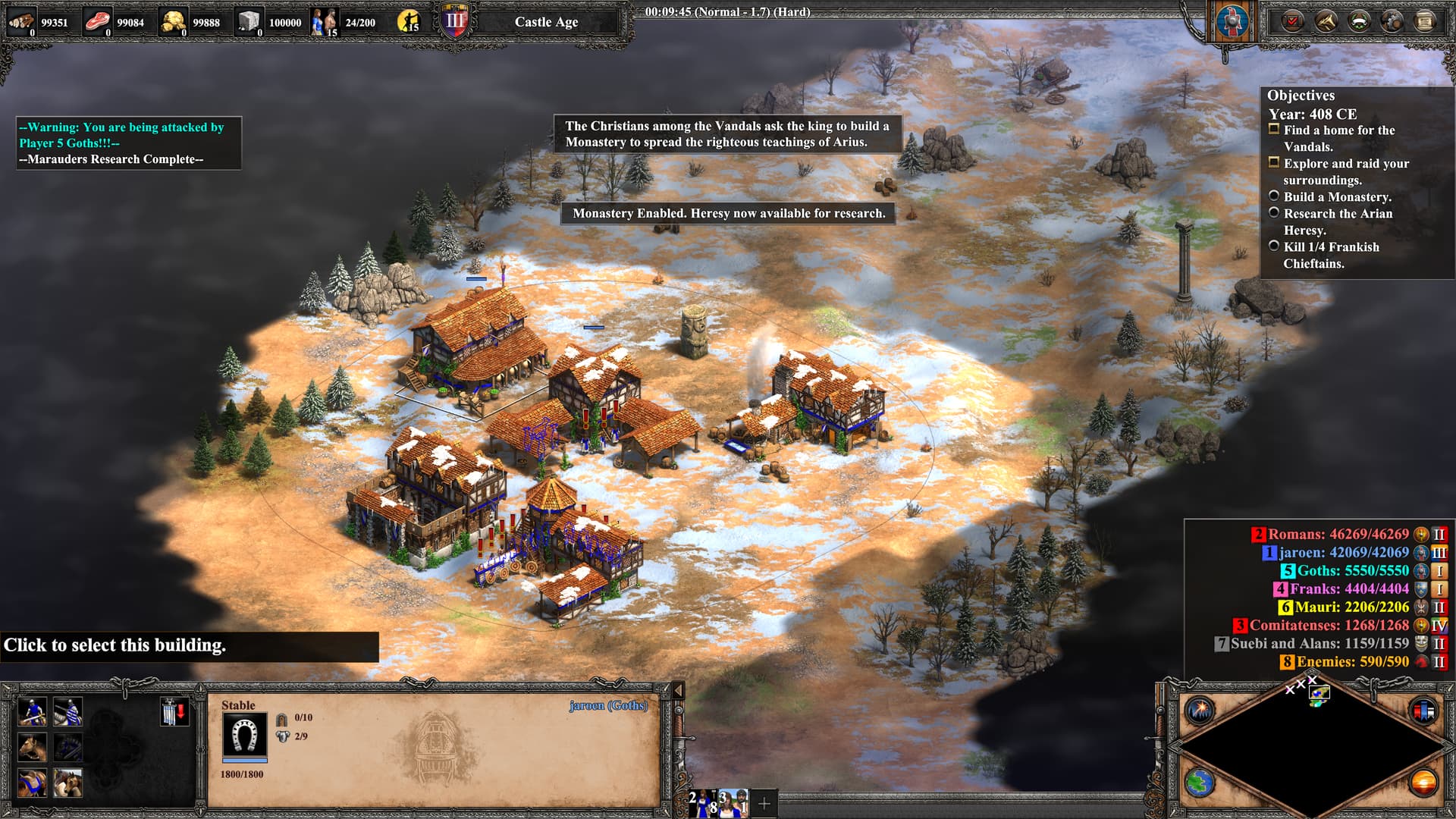Open chat with the horn button
Viewport: 1456px width, 819px height.
[1326, 21]
